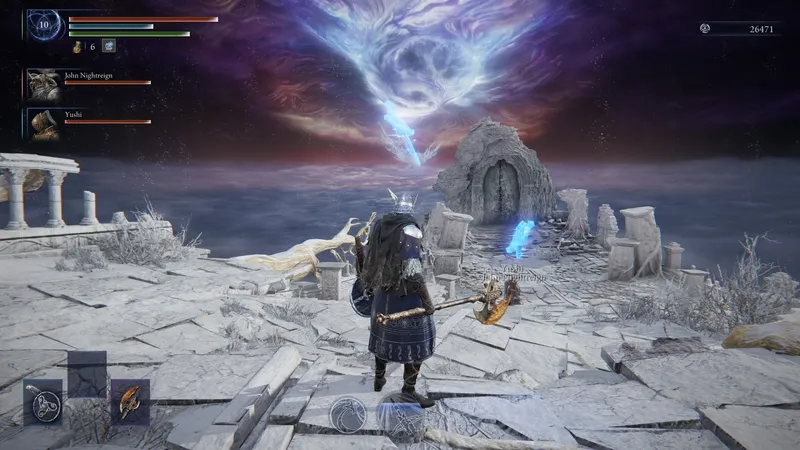Select the golden flask item icon
This screenshot has height=450, width=800.
point(77,46)
